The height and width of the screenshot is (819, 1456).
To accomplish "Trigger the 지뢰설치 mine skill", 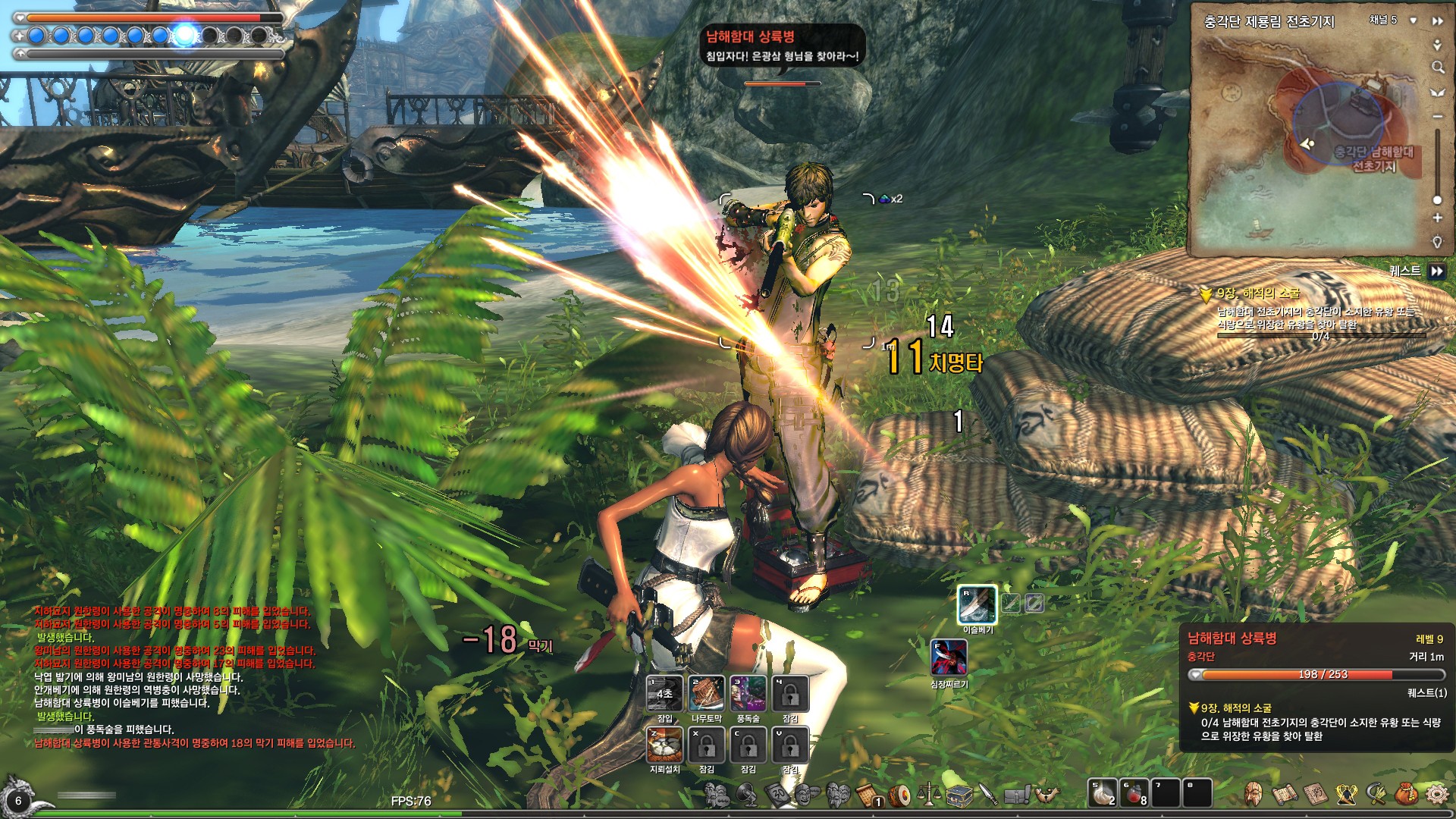I will click(664, 745).
